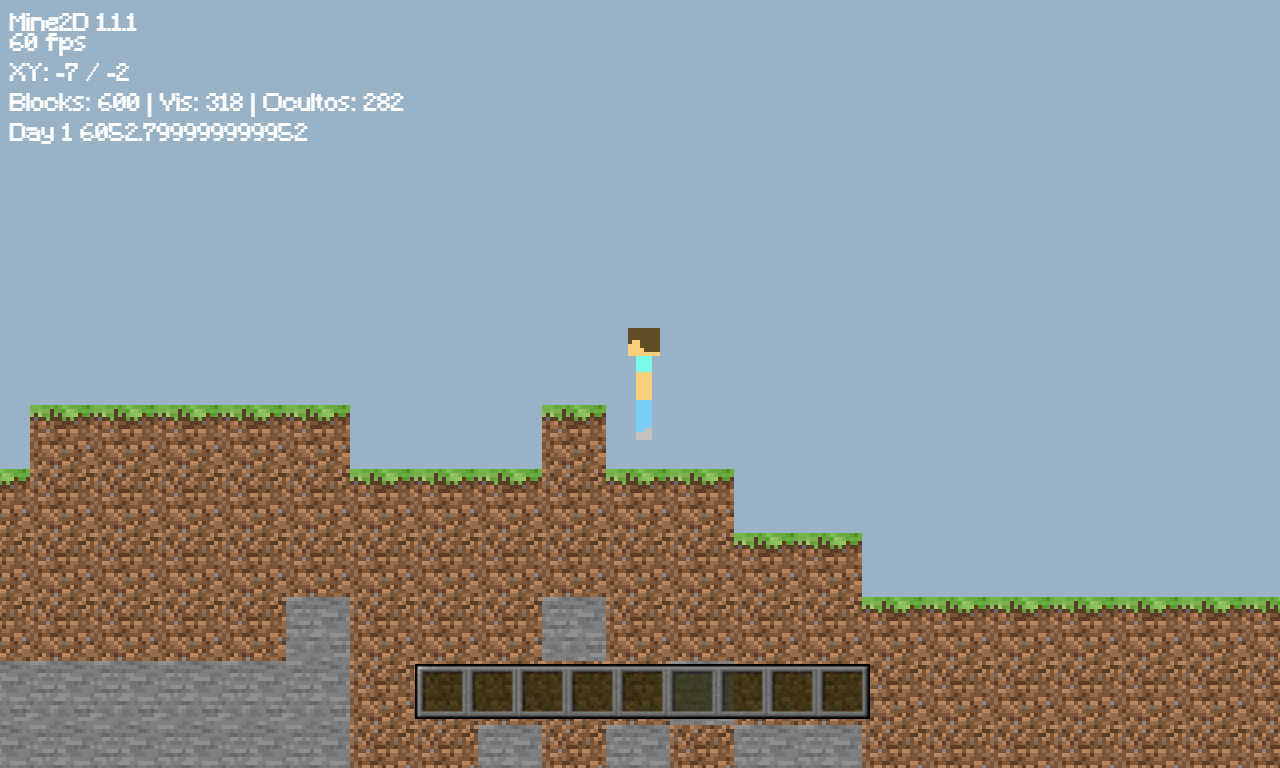
Task: Toggle selection off the active hotbar slot
Action: pos(691,690)
